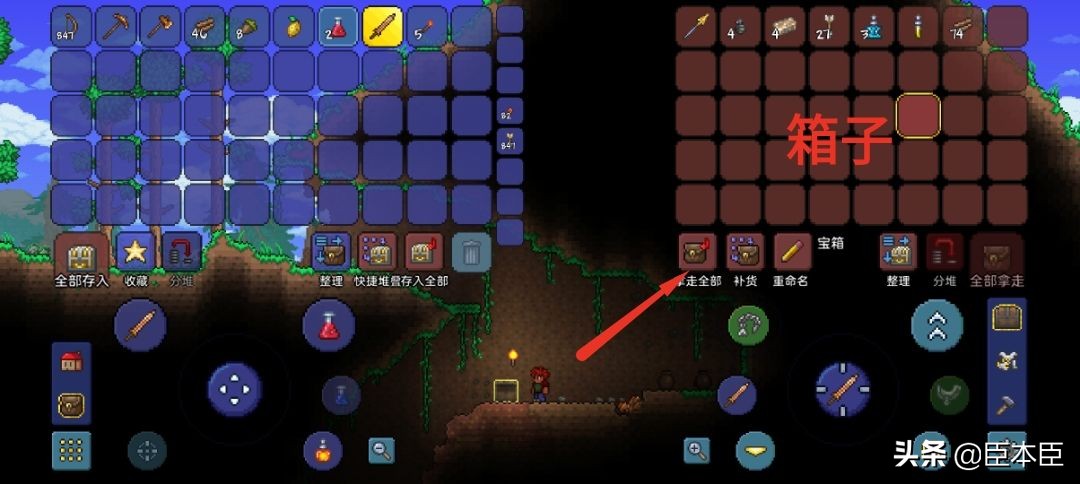
Task: Select the highlighted wooden sword hotbar slot
Action: click(382, 27)
